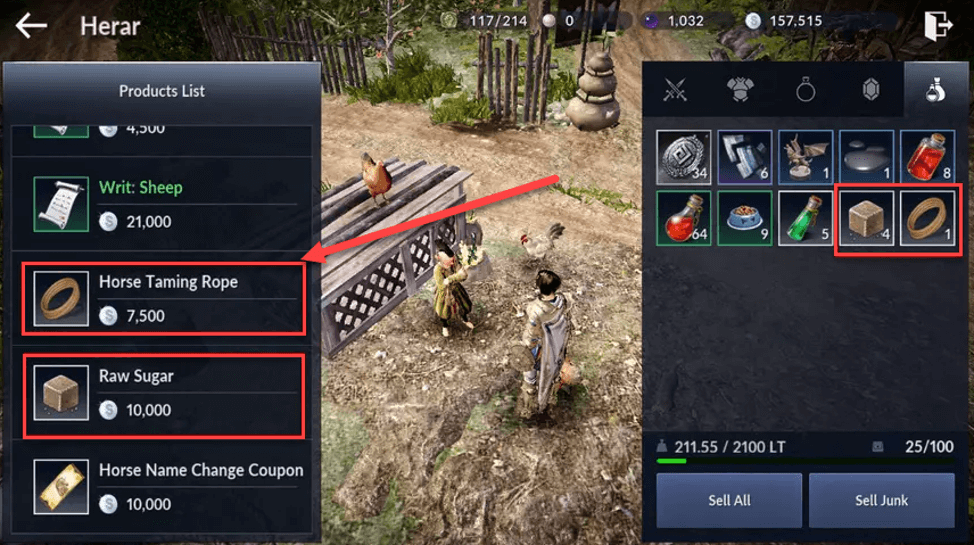Open the potion and bag consumables tab
The image size is (974, 545).
tap(935, 91)
